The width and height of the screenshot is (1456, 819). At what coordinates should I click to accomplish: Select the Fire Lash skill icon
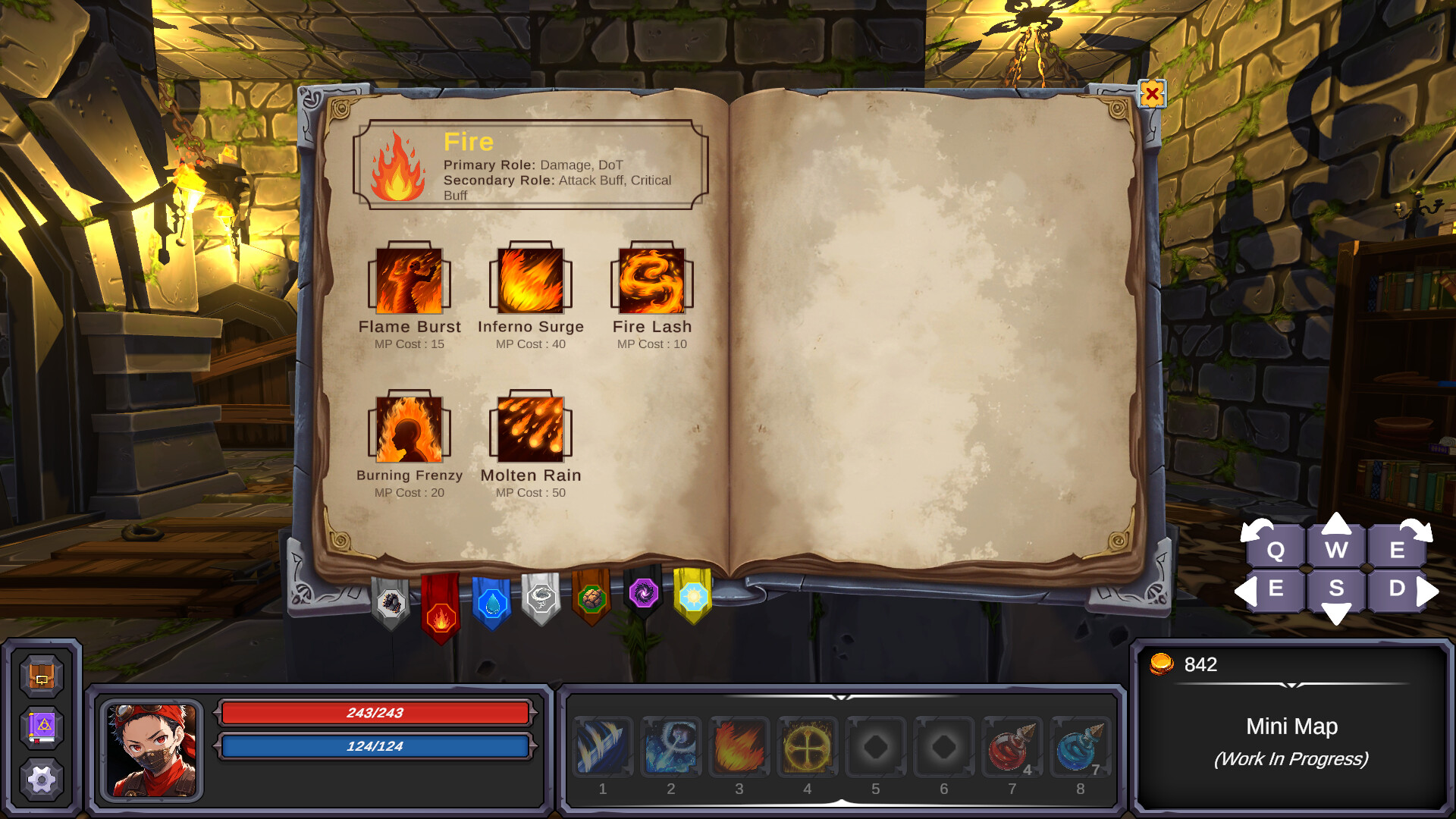[x=652, y=282]
